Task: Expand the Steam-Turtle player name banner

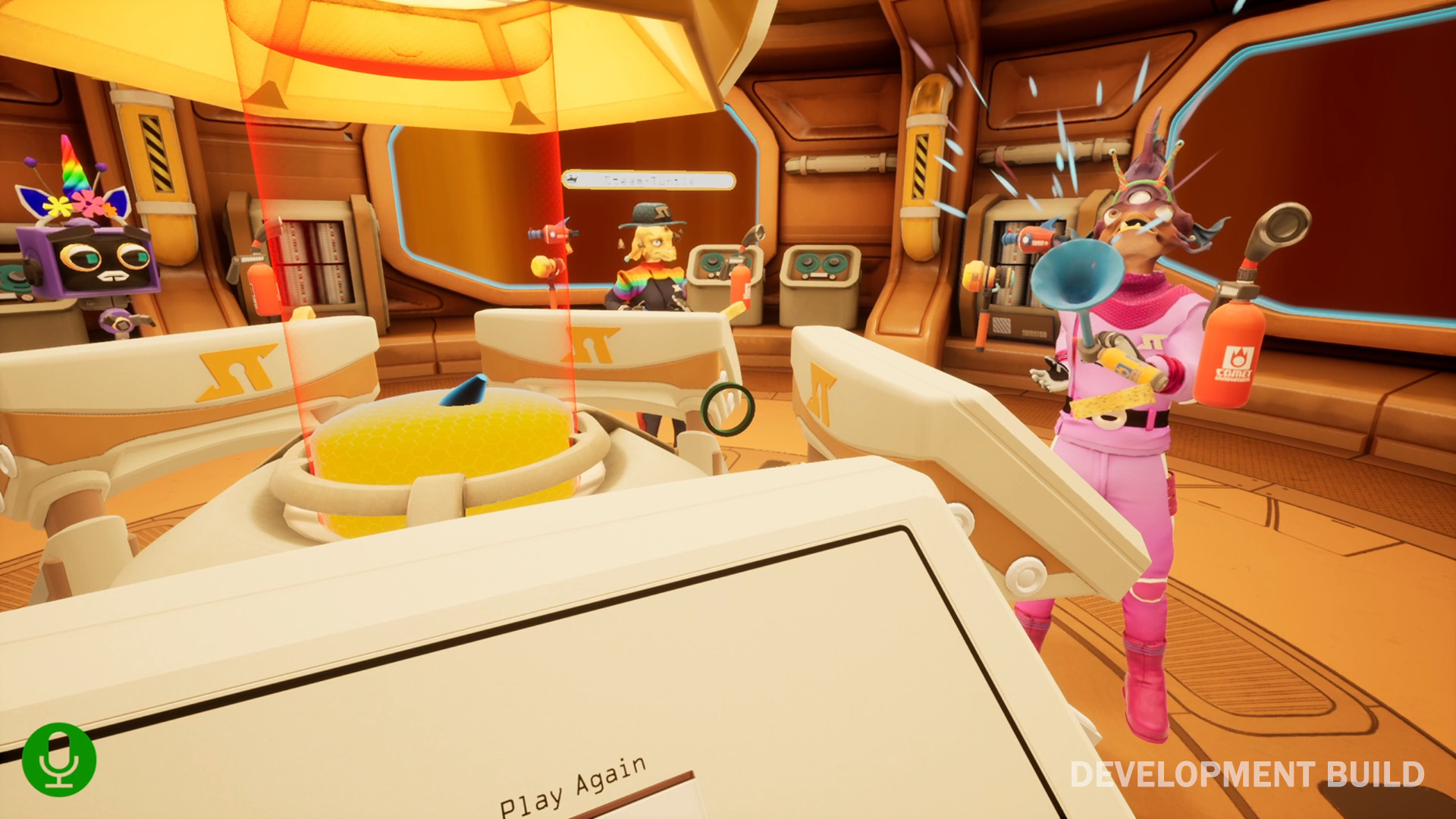Action: pos(648,180)
